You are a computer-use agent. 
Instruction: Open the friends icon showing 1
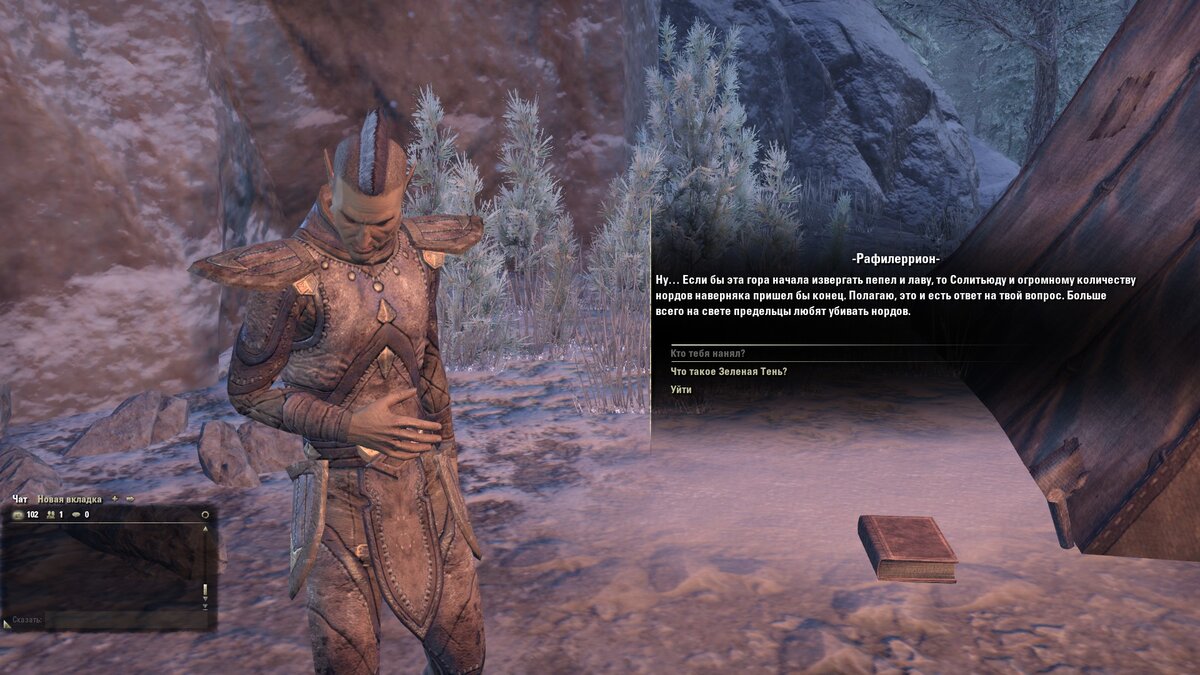(49, 515)
